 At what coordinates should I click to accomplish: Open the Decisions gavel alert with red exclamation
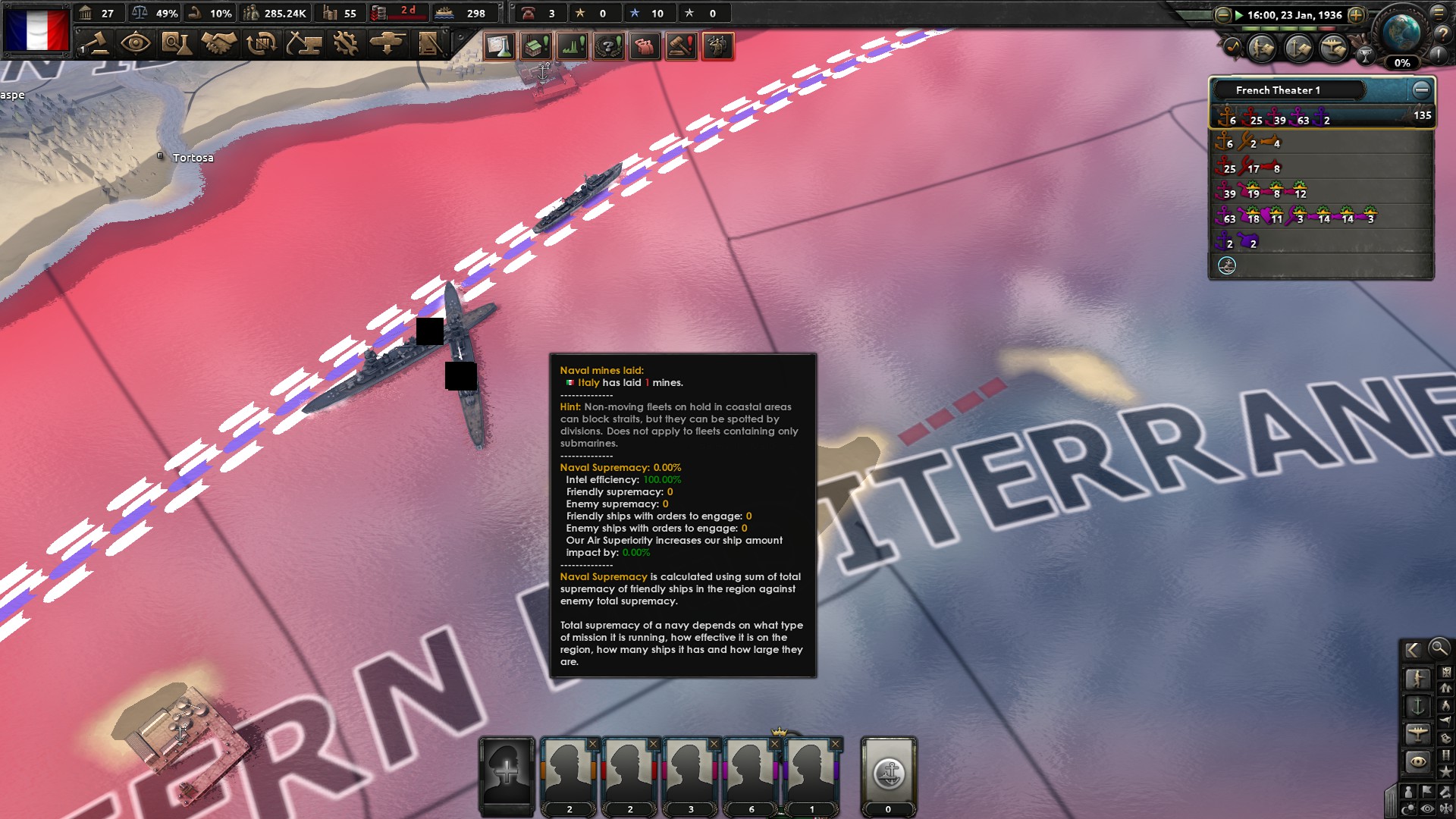coord(680,46)
